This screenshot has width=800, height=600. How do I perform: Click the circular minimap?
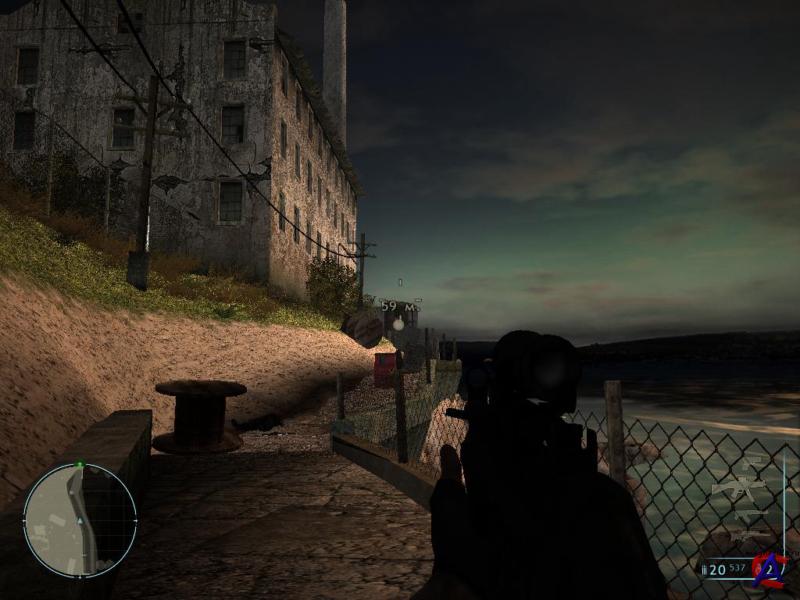79,520
